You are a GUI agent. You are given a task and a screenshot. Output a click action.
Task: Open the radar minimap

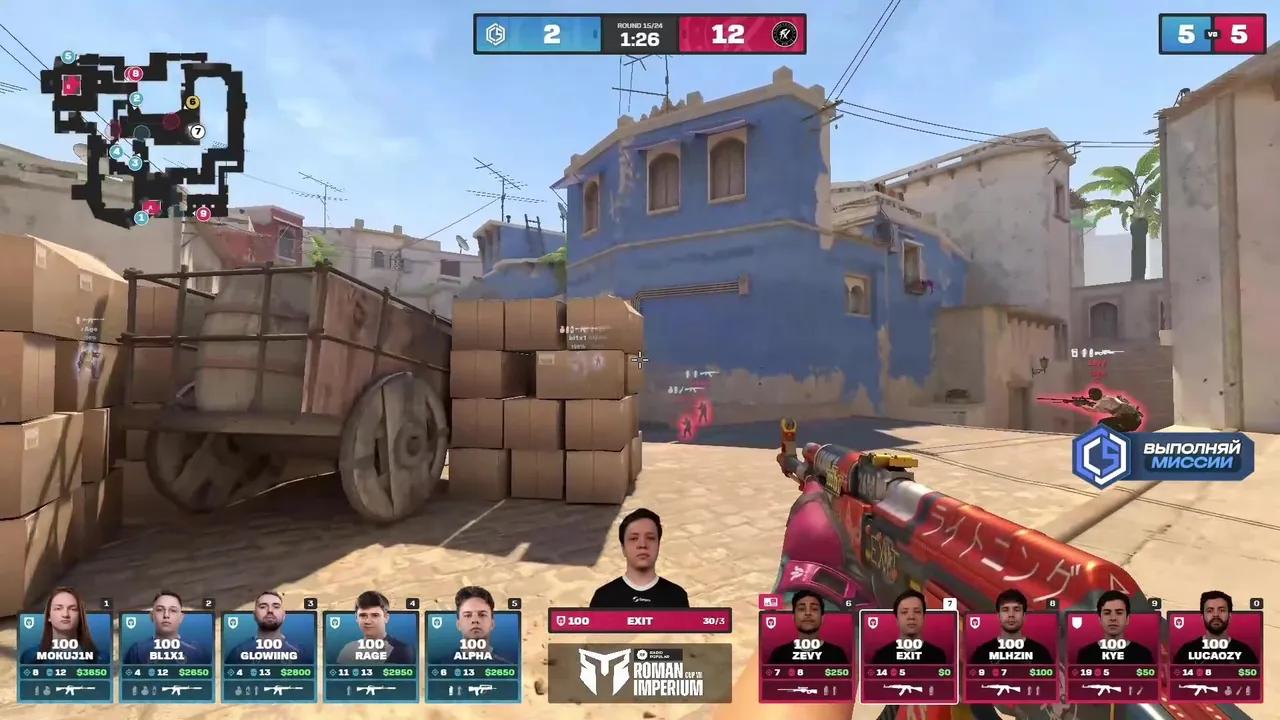coord(143,137)
